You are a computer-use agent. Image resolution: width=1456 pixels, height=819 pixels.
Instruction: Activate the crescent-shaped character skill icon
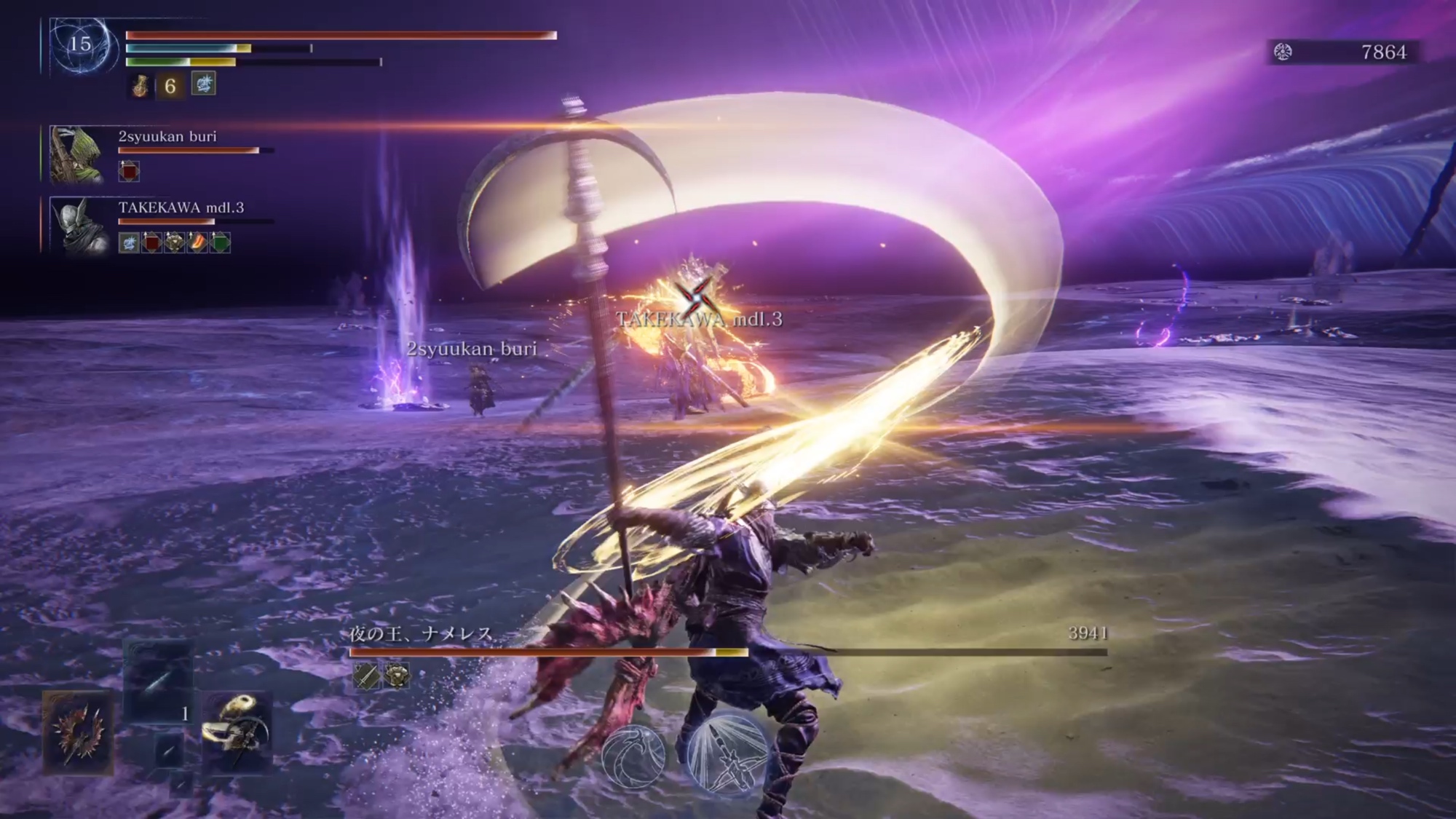pyautogui.click(x=633, y=757)
